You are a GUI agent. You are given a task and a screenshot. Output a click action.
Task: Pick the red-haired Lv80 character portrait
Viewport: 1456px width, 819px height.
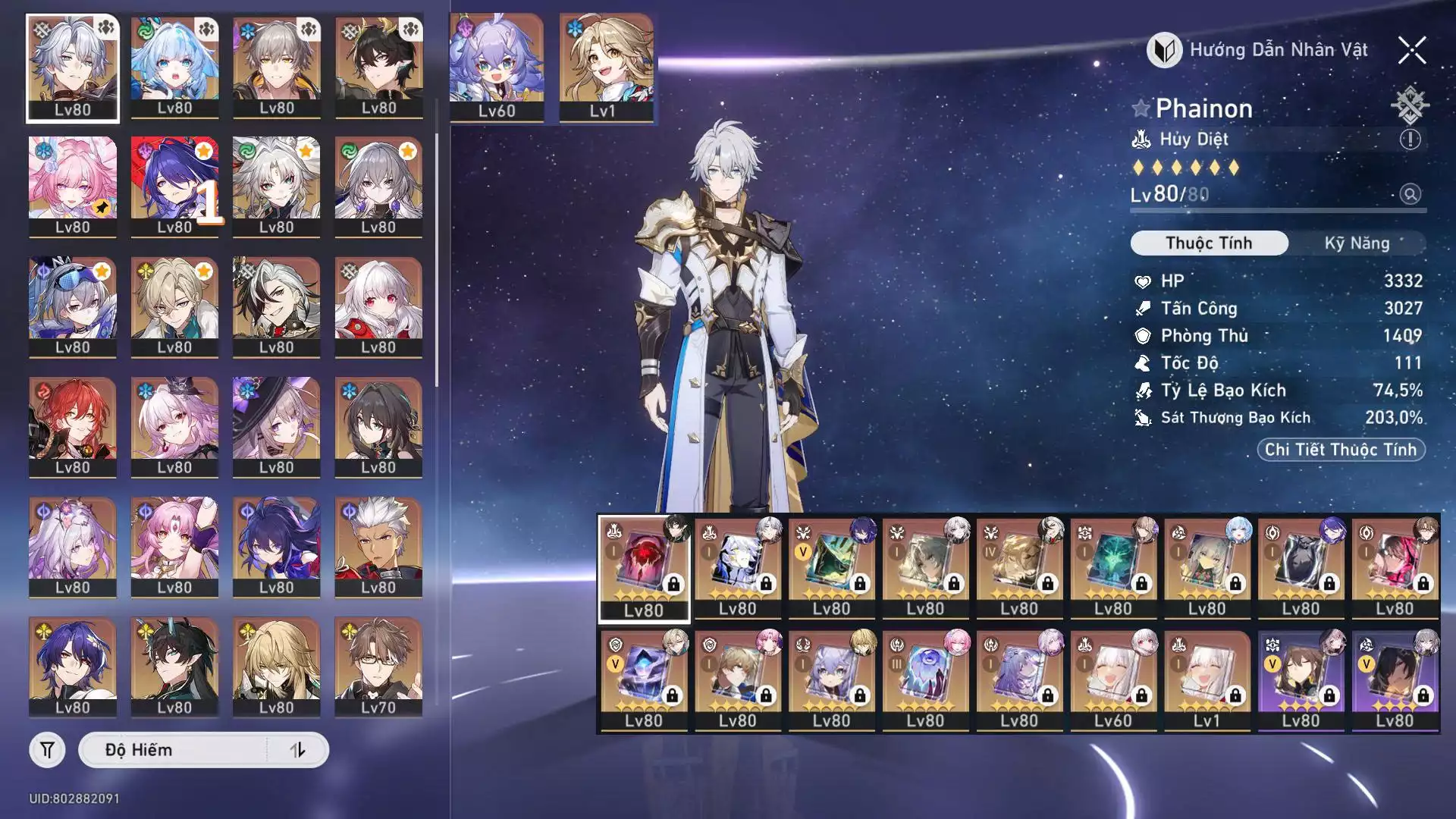(73, 425)
